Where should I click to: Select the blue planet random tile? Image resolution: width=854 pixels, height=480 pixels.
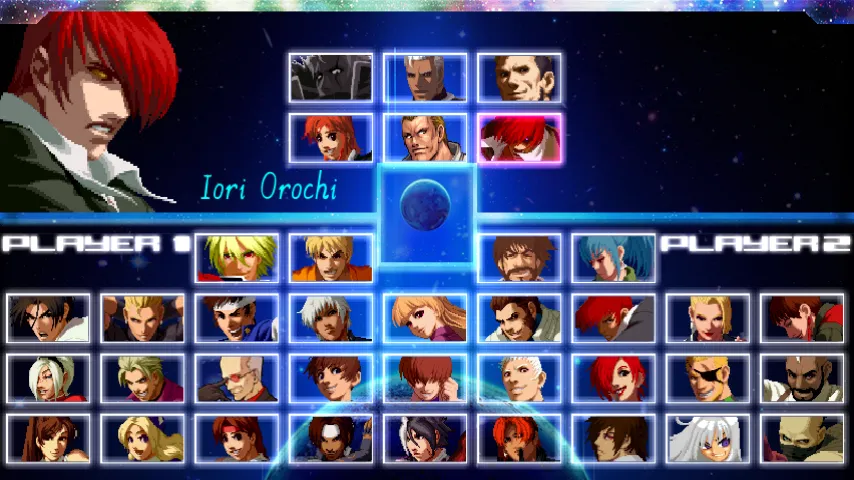(x=425, y=207)
